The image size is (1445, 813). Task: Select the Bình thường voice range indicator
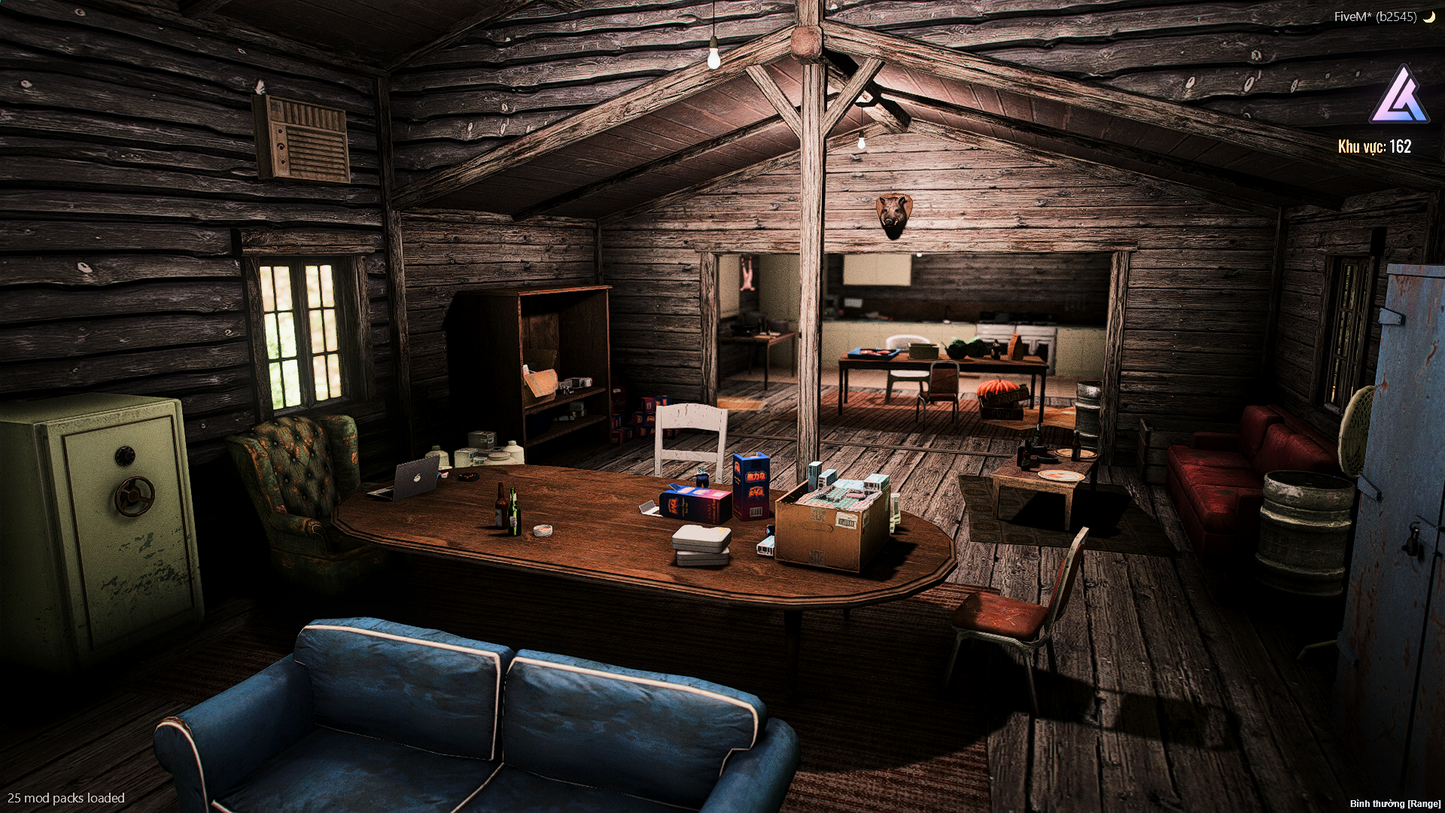[x=1395, y=803]
